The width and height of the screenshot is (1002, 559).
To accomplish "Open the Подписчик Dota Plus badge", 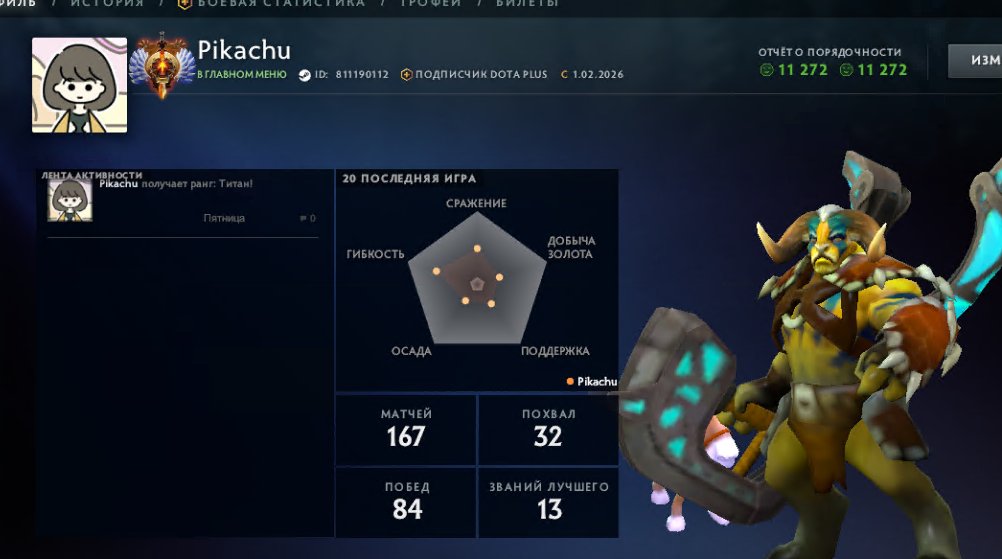I will (482, 75).
